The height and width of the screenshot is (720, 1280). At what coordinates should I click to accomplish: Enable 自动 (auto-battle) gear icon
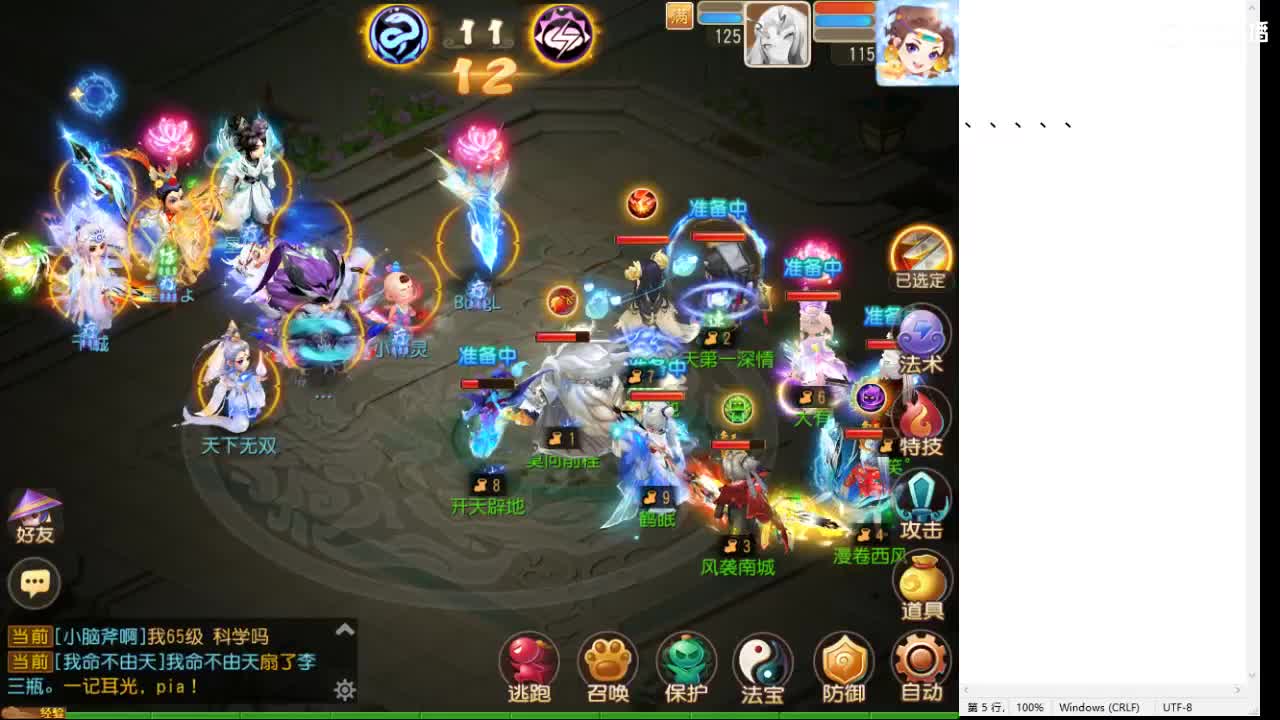click(920, 660)
